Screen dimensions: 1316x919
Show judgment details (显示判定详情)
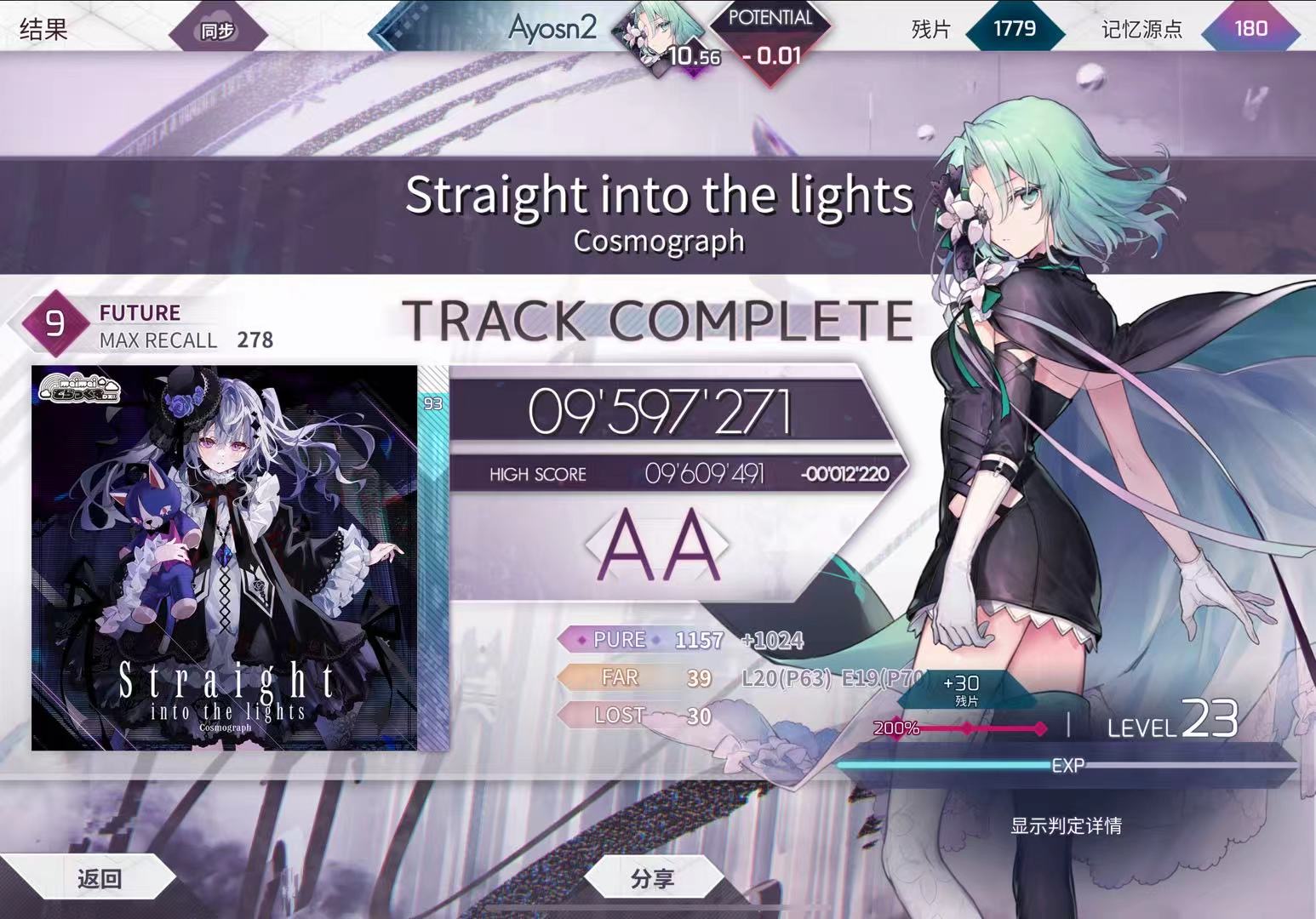click(x=1066, y=825)
